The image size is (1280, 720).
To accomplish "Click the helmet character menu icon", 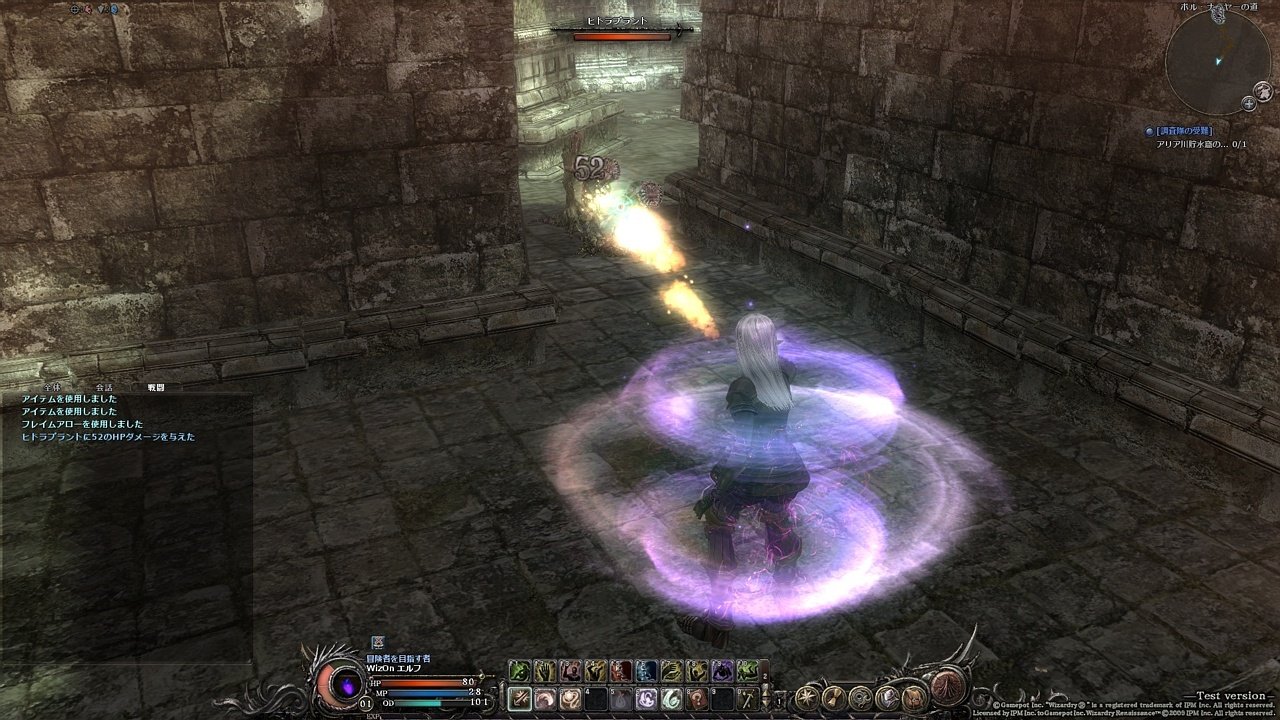I will (887, 698).
